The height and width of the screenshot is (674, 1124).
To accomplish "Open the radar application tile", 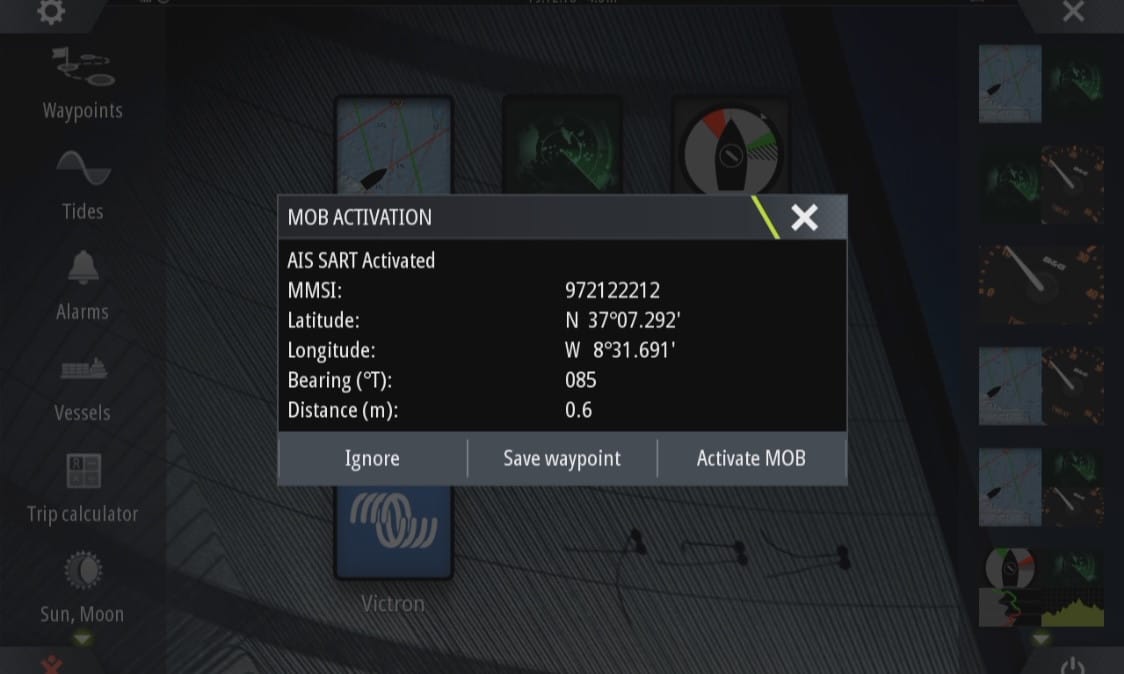I will [x=562, y=145].
